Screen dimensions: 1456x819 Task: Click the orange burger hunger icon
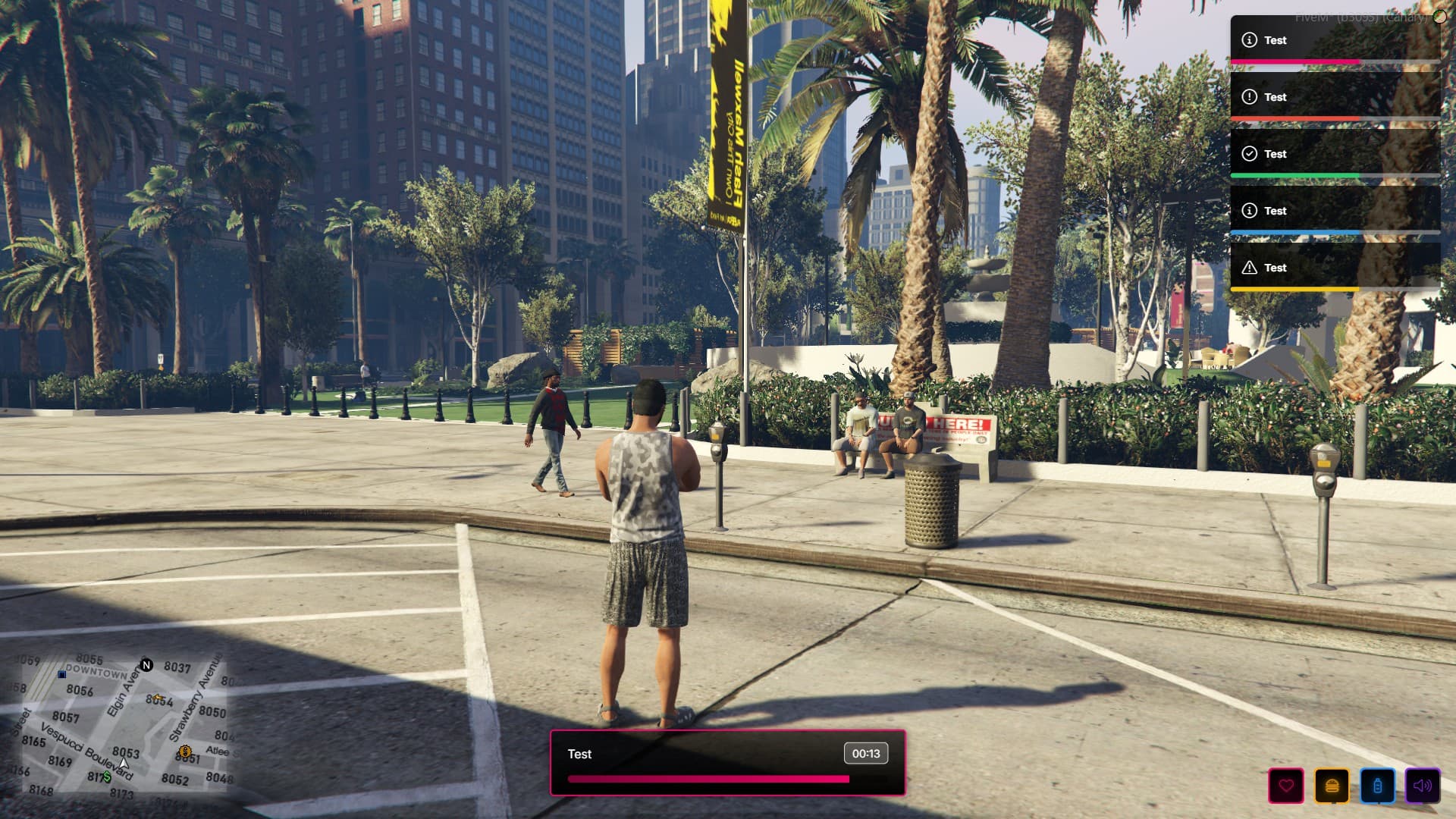tap(1332, 786)
